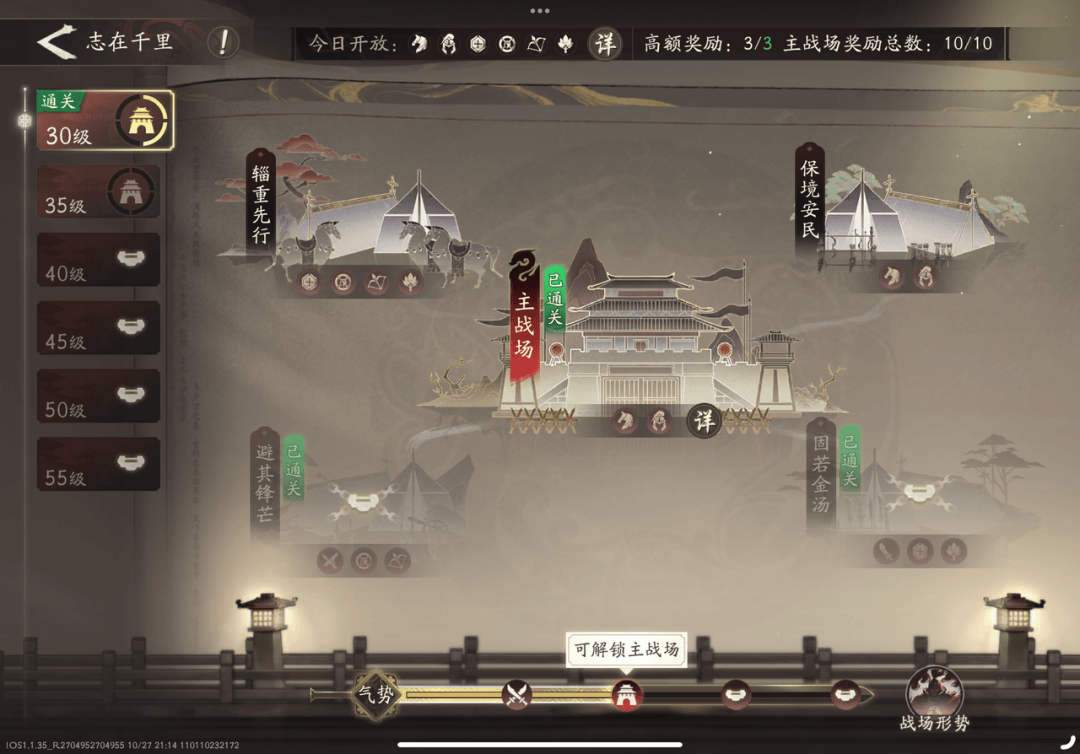Viewport: 1080px width, 754px height.
Task: Choose the locked 45级 stage
Action: pyautogui.click(x=98, y=328)
